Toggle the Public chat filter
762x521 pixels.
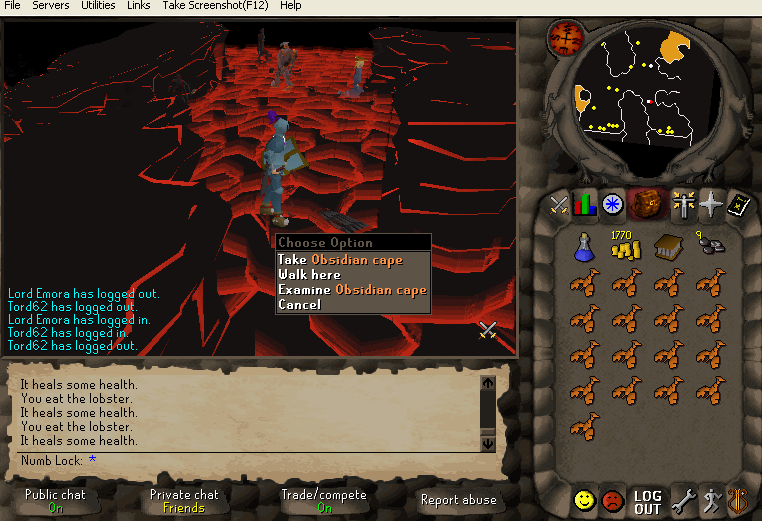tap(55, 500)
